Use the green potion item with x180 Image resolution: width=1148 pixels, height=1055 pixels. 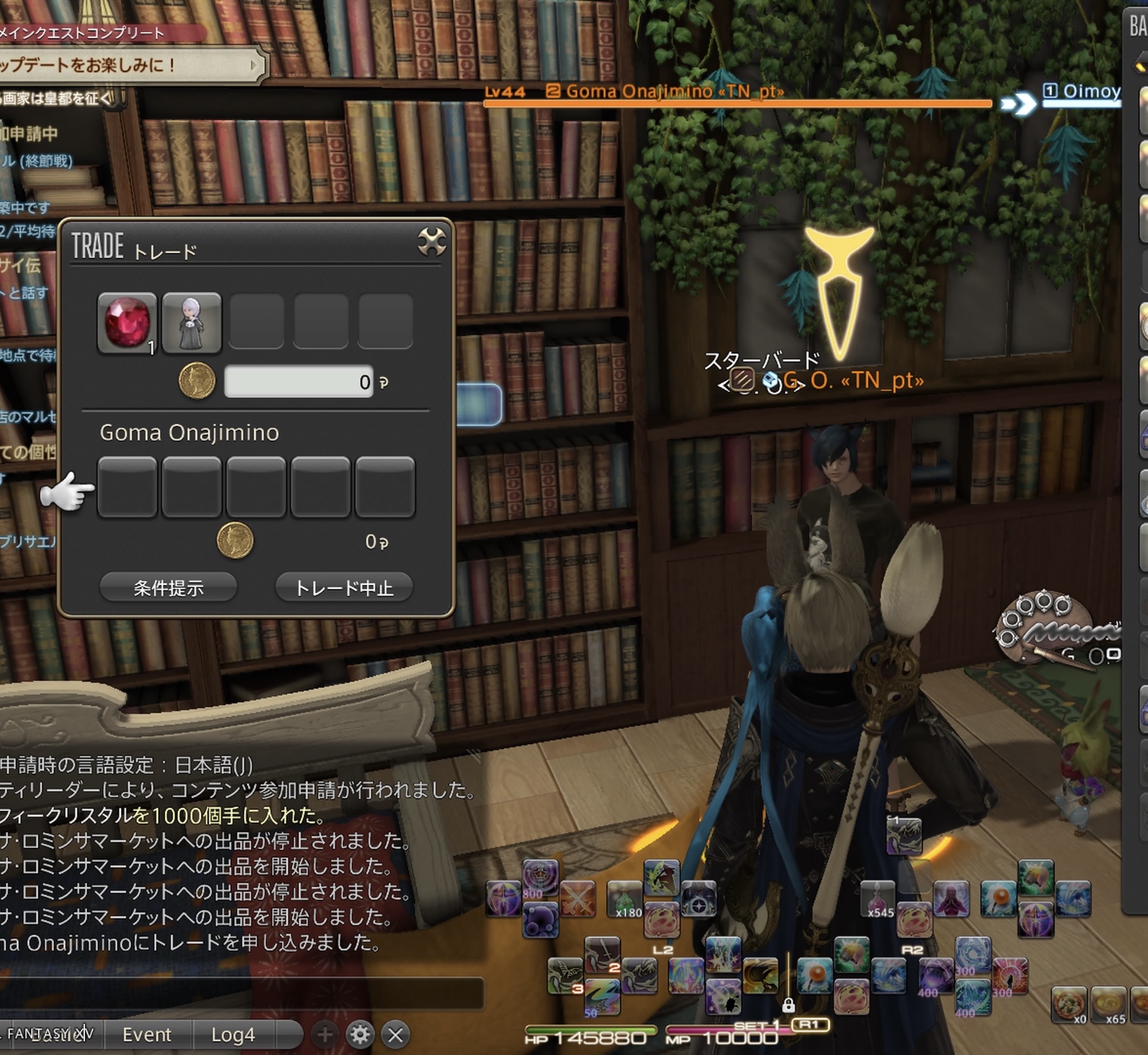(x=625, y=899)
